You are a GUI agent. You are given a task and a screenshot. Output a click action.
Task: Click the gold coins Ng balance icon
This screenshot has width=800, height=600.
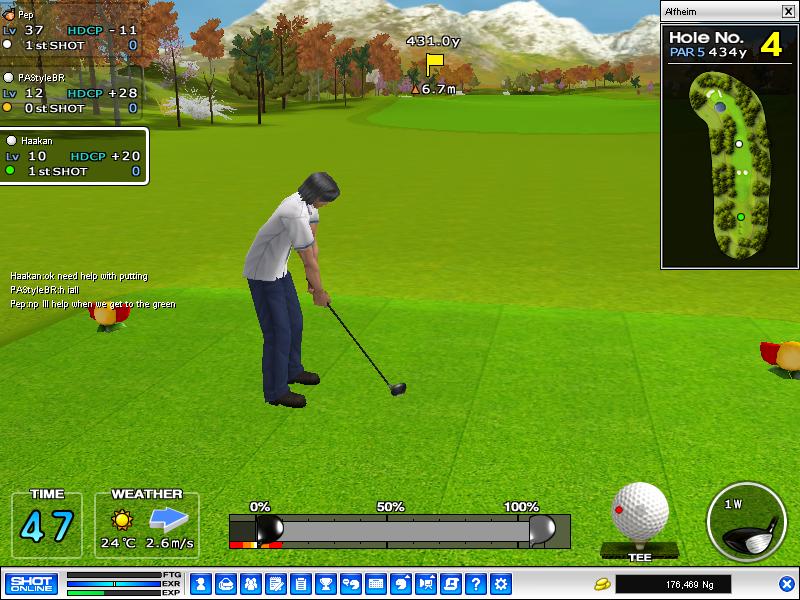point(602,583)
